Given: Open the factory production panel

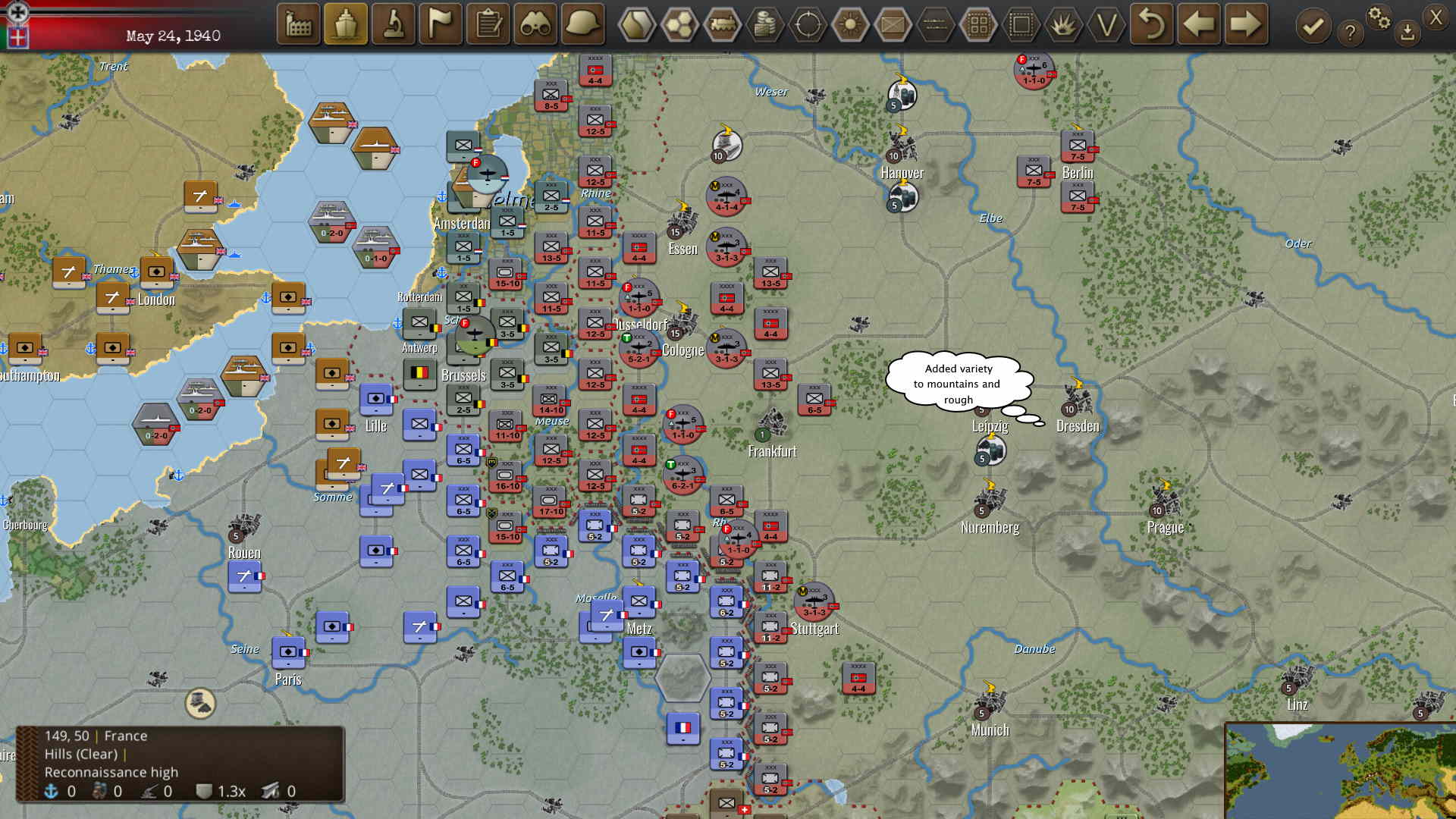Looking at the screenshot, I should (x=298, y=25).
